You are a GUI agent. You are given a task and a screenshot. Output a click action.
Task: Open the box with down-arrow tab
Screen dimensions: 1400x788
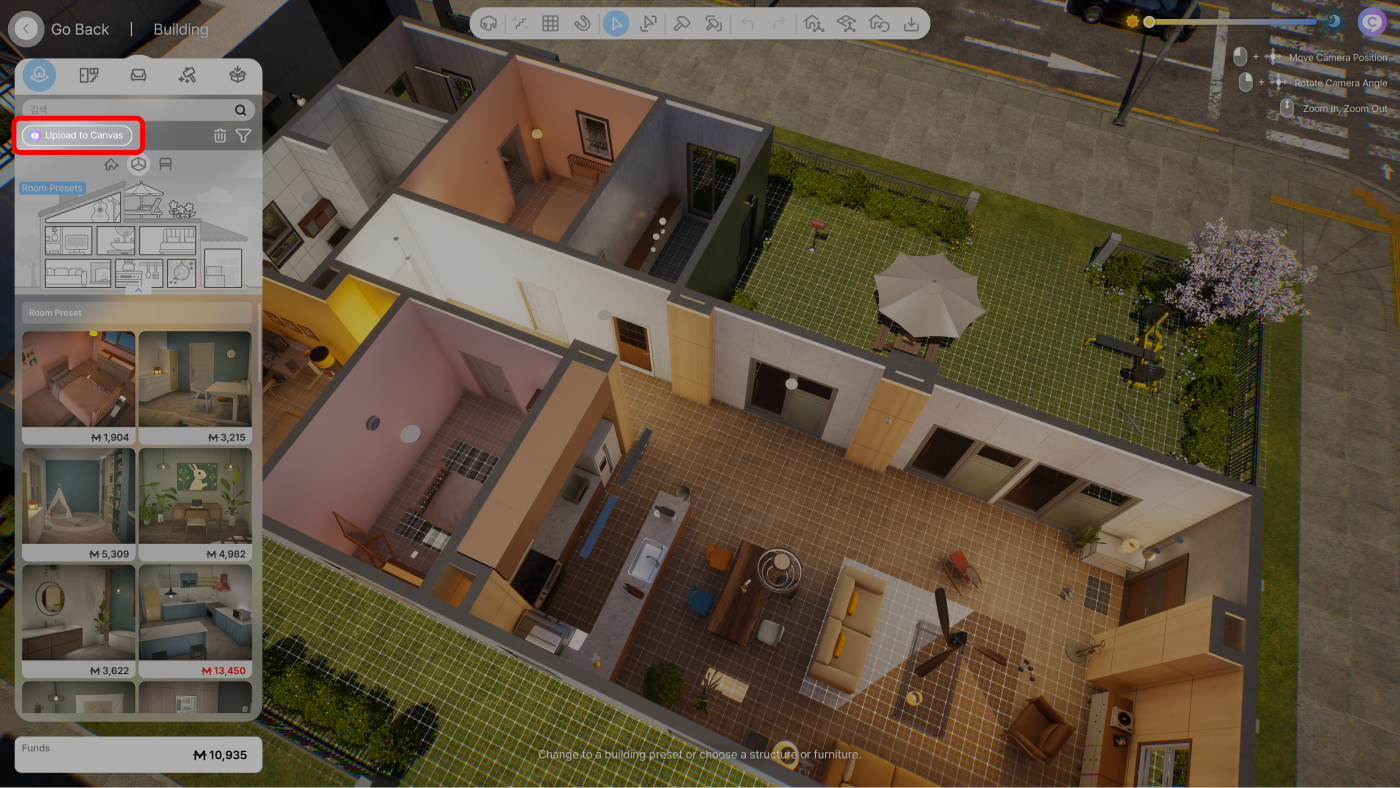[237, 75]
